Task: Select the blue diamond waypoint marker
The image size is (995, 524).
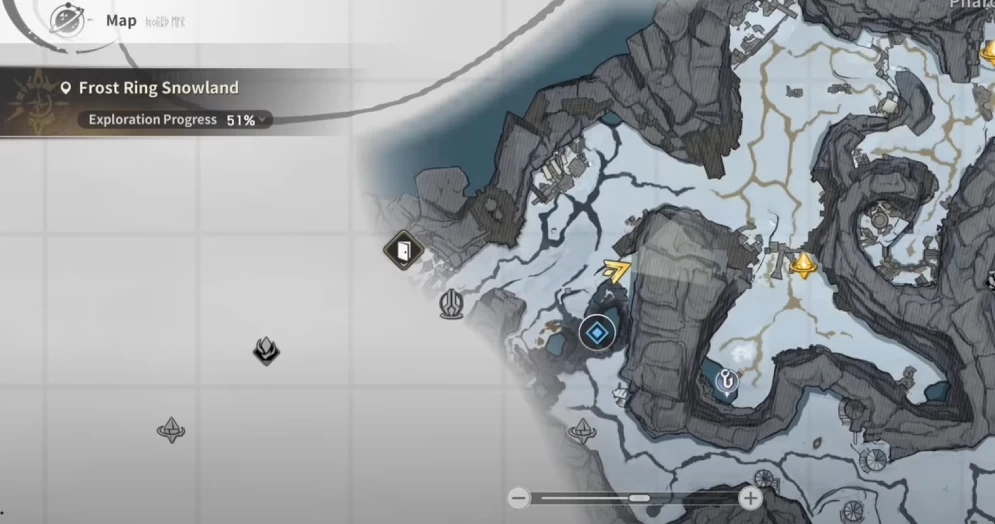Action: tap(597, 333)
